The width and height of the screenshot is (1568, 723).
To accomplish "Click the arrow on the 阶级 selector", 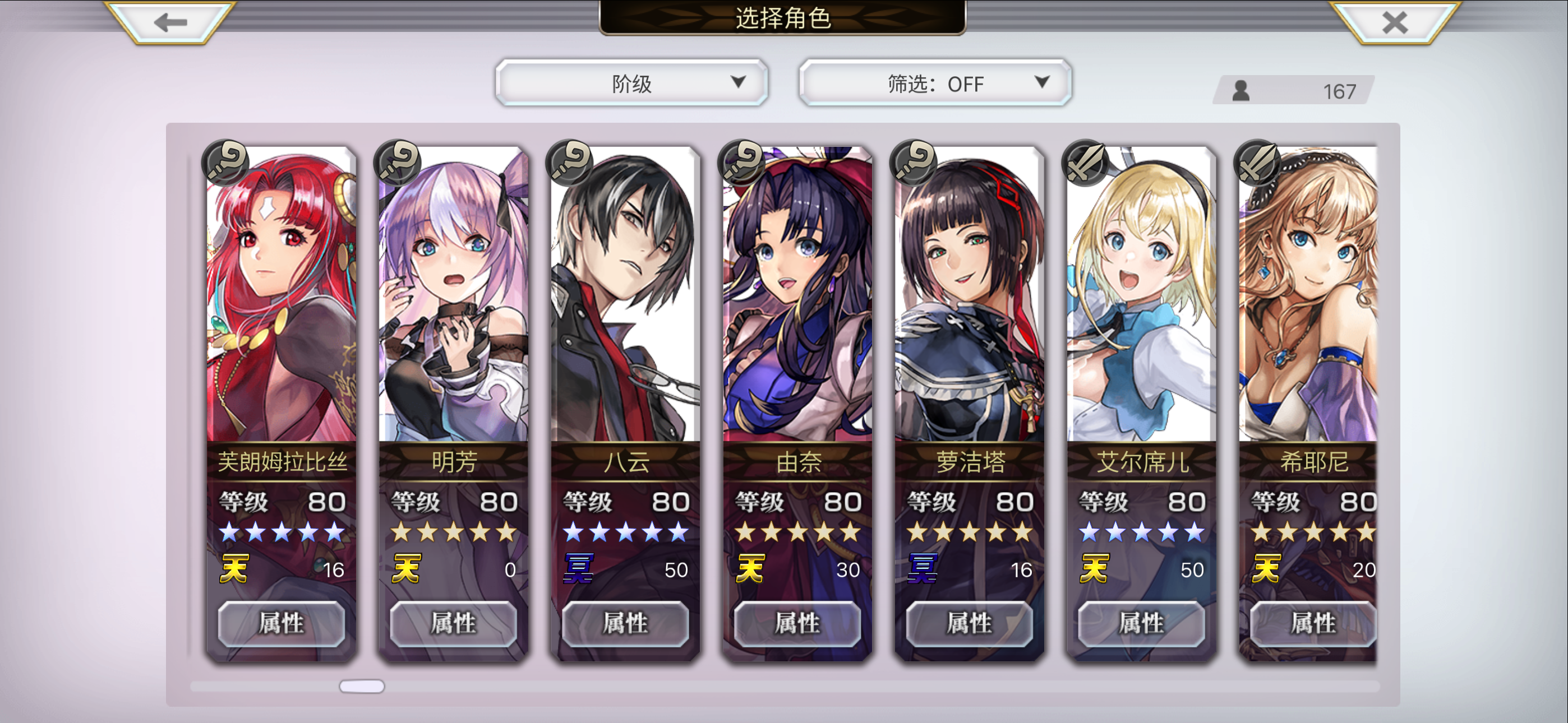I will coord(739,84).
